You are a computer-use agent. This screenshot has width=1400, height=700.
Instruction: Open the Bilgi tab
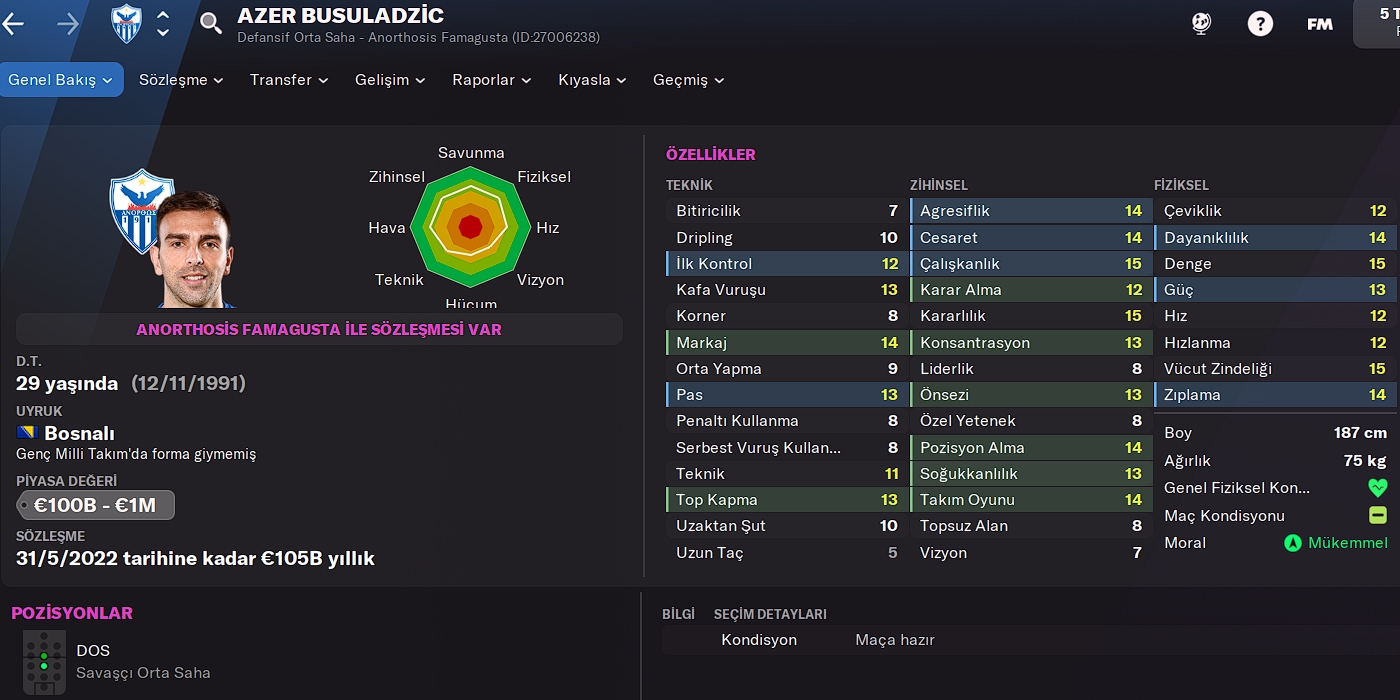point(678,614)
